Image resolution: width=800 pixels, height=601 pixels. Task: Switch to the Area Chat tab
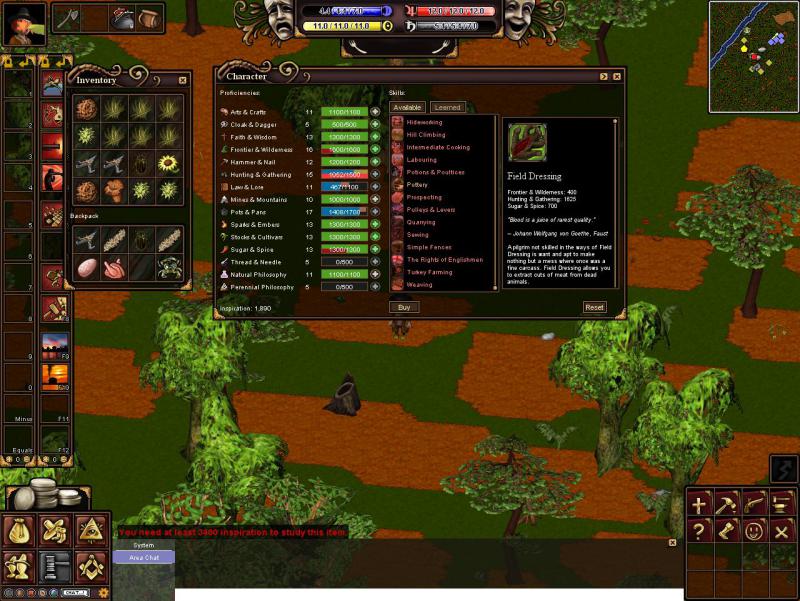click(x=143, y=557)
